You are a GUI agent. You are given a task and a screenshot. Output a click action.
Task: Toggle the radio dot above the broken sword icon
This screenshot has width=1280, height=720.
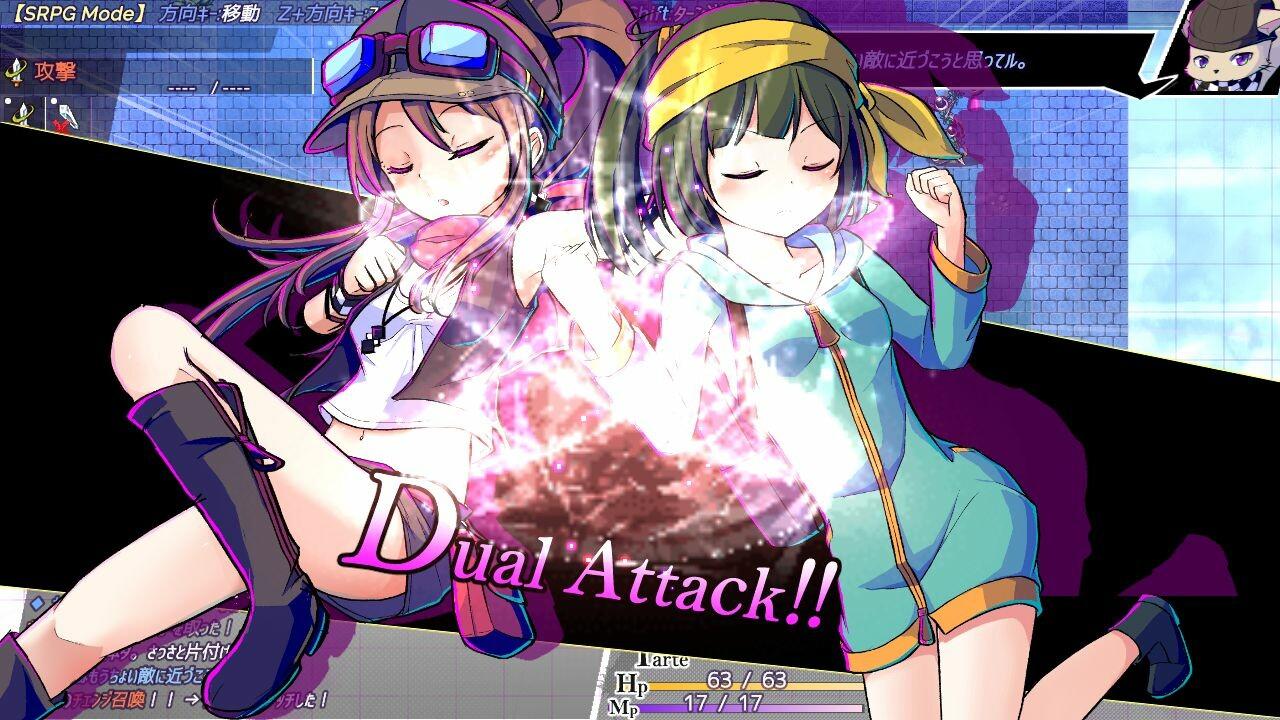[x=54, y=101]
